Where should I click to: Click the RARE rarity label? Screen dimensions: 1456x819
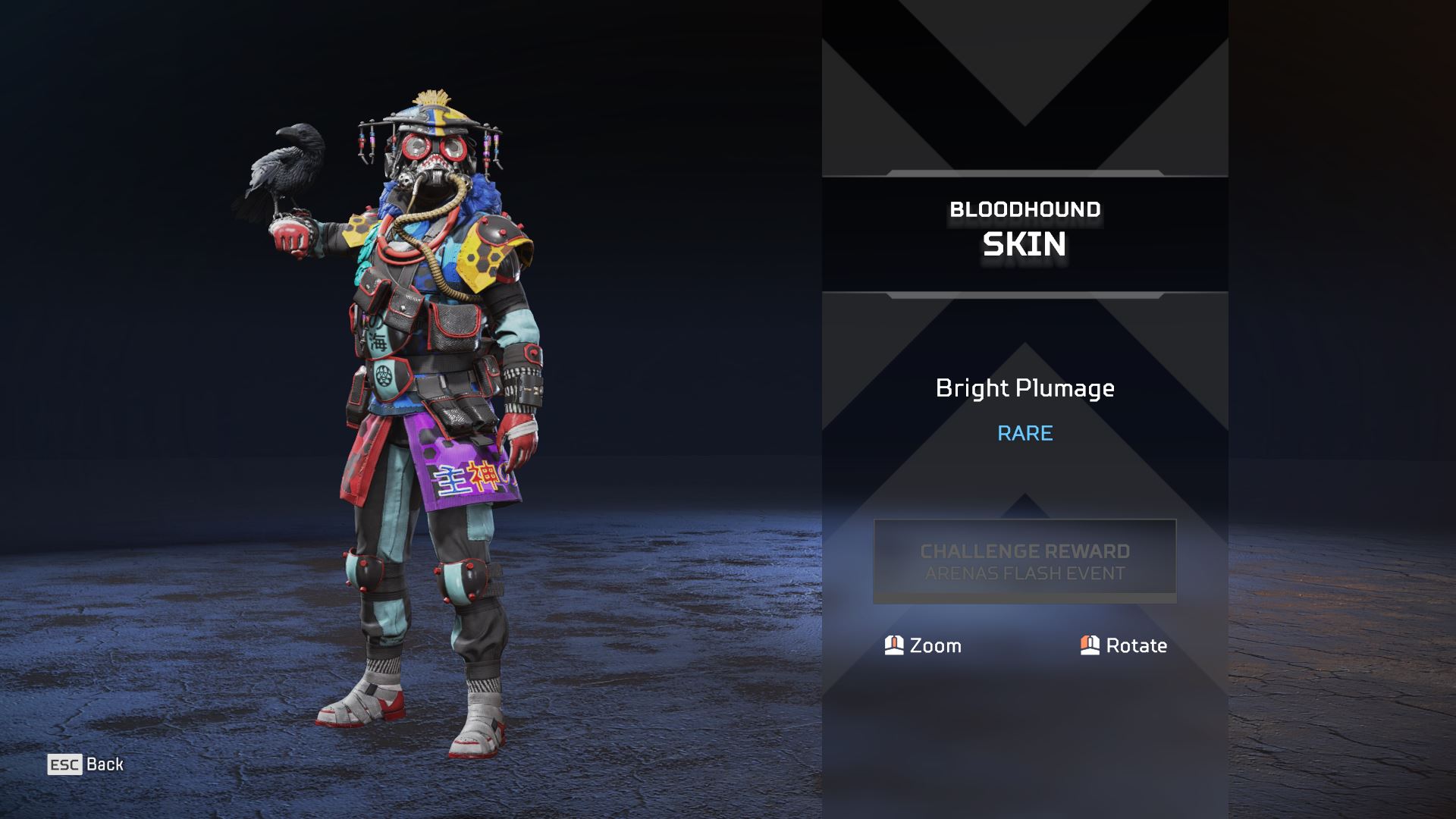[1024, 432]
